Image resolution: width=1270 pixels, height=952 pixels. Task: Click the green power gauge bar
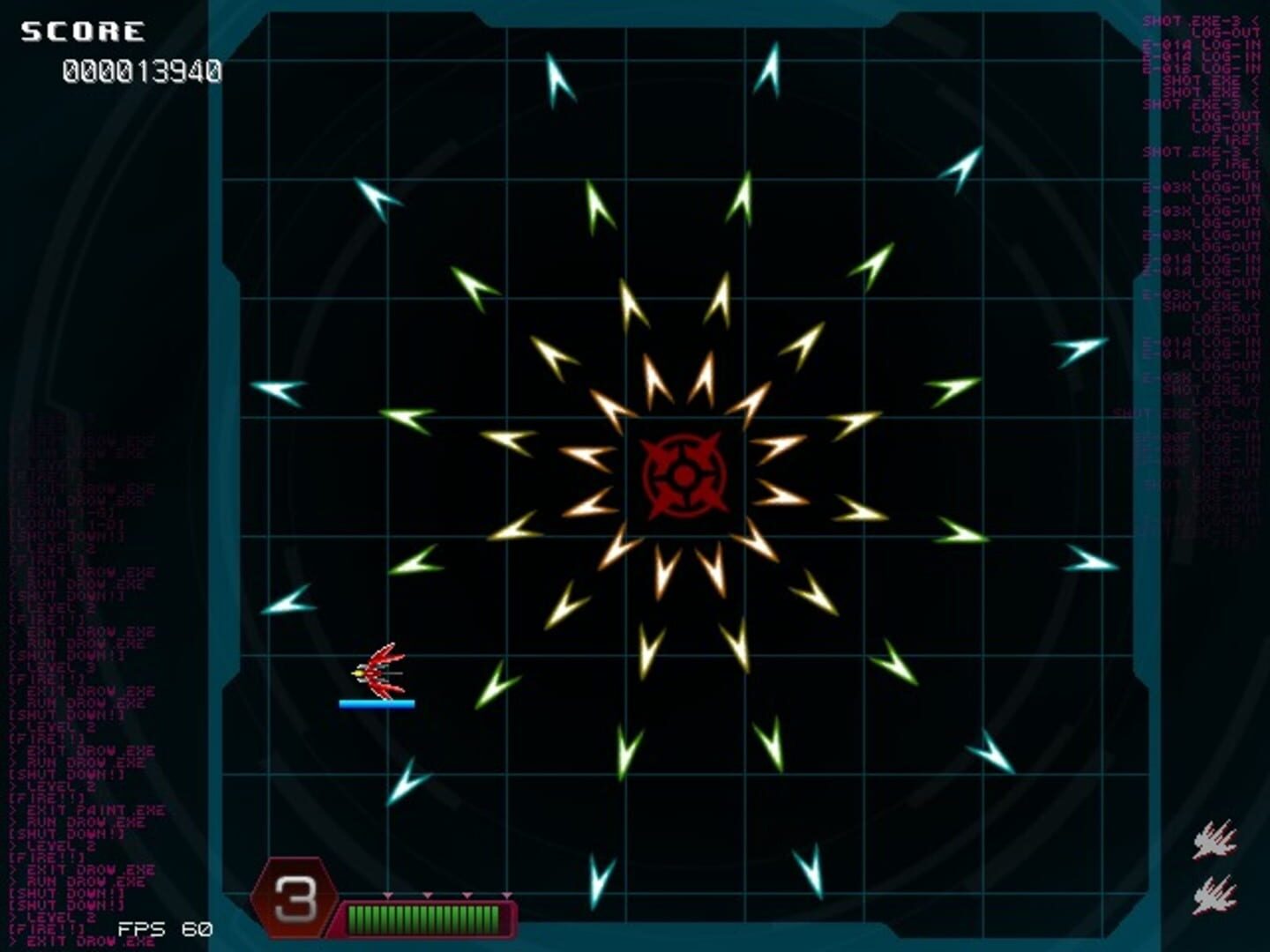pyautogui.click(x=423, y=918)
